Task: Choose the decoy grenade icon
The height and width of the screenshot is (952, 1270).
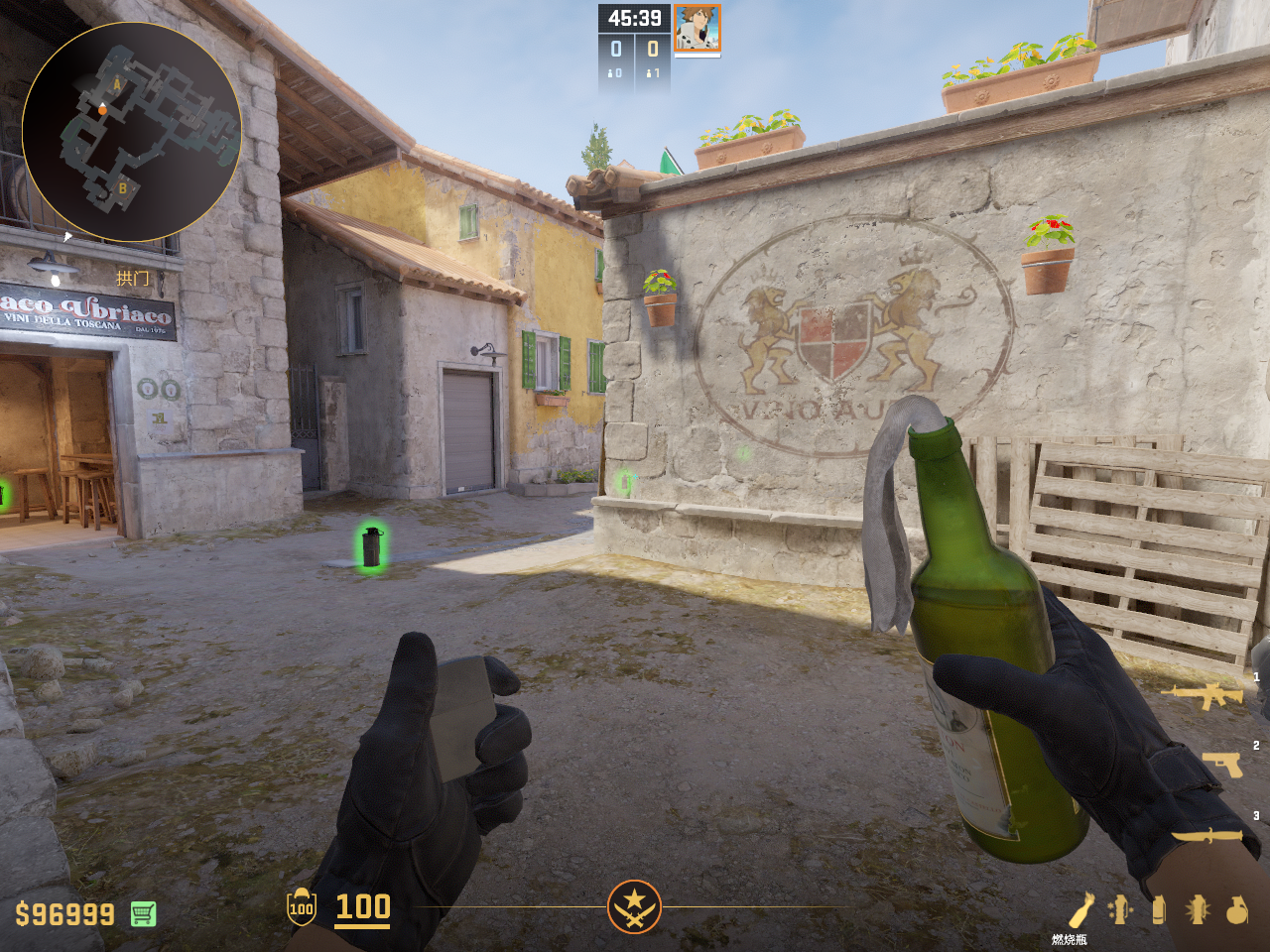Action: click(x=1120, y=909)
